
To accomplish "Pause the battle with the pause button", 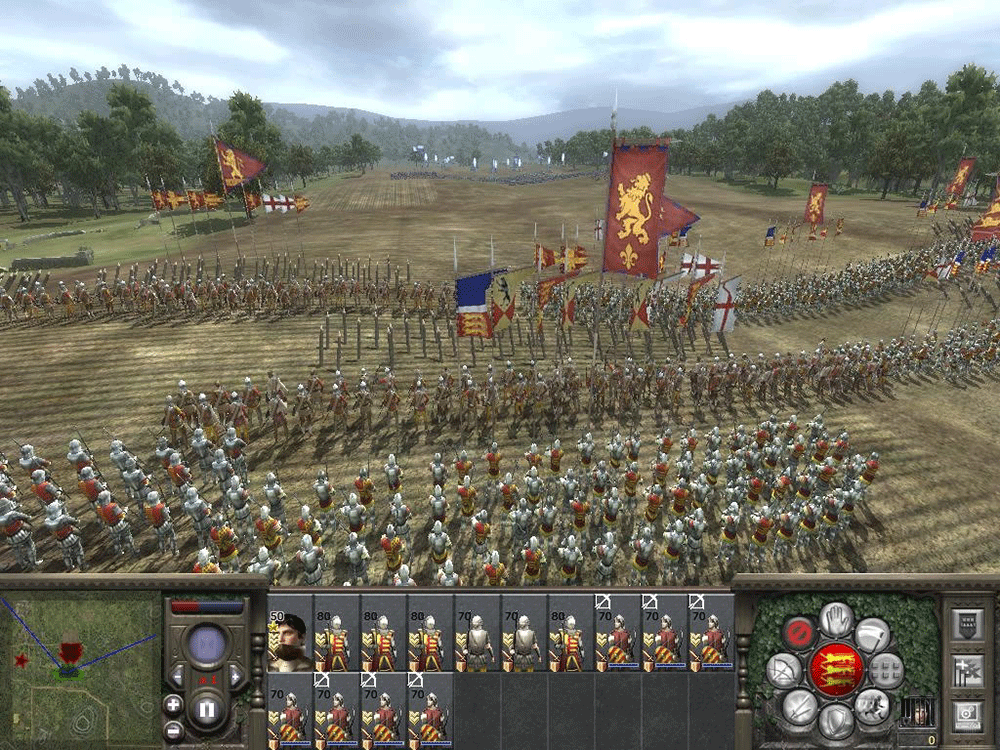I will click(207, 711).
